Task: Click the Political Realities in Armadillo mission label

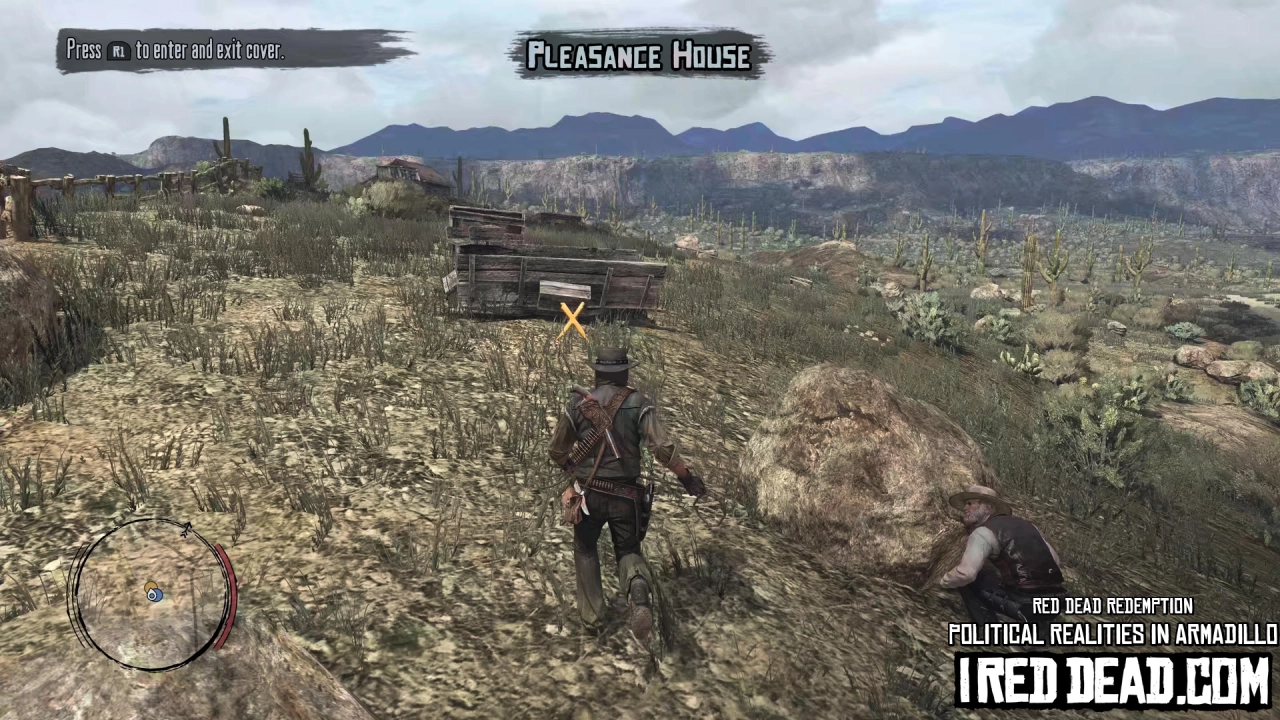Action: (x=1112, y=634)
